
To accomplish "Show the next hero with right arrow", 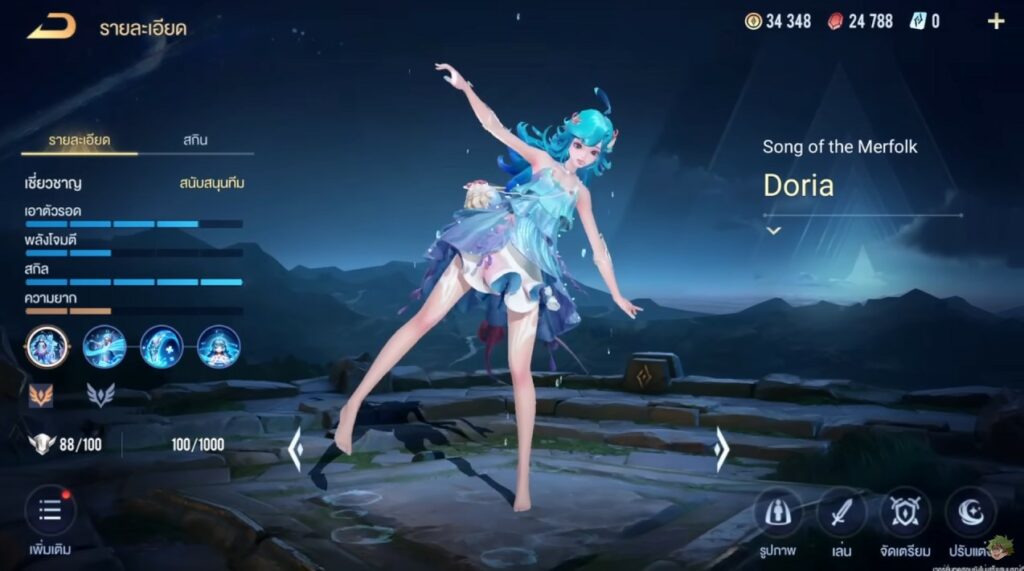I will tap(721, 449).
